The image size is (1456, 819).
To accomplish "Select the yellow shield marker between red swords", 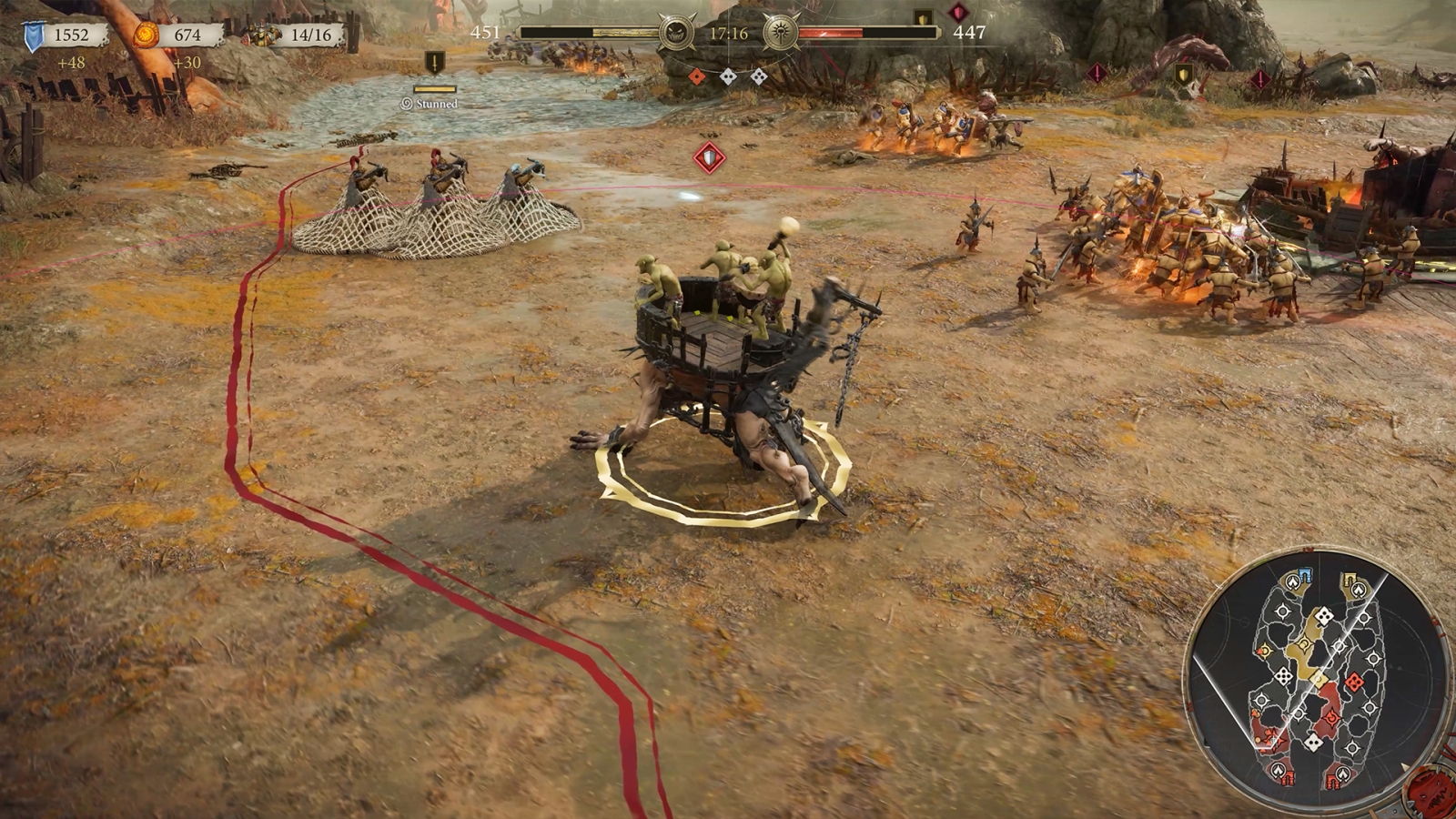I will 1183,75.
